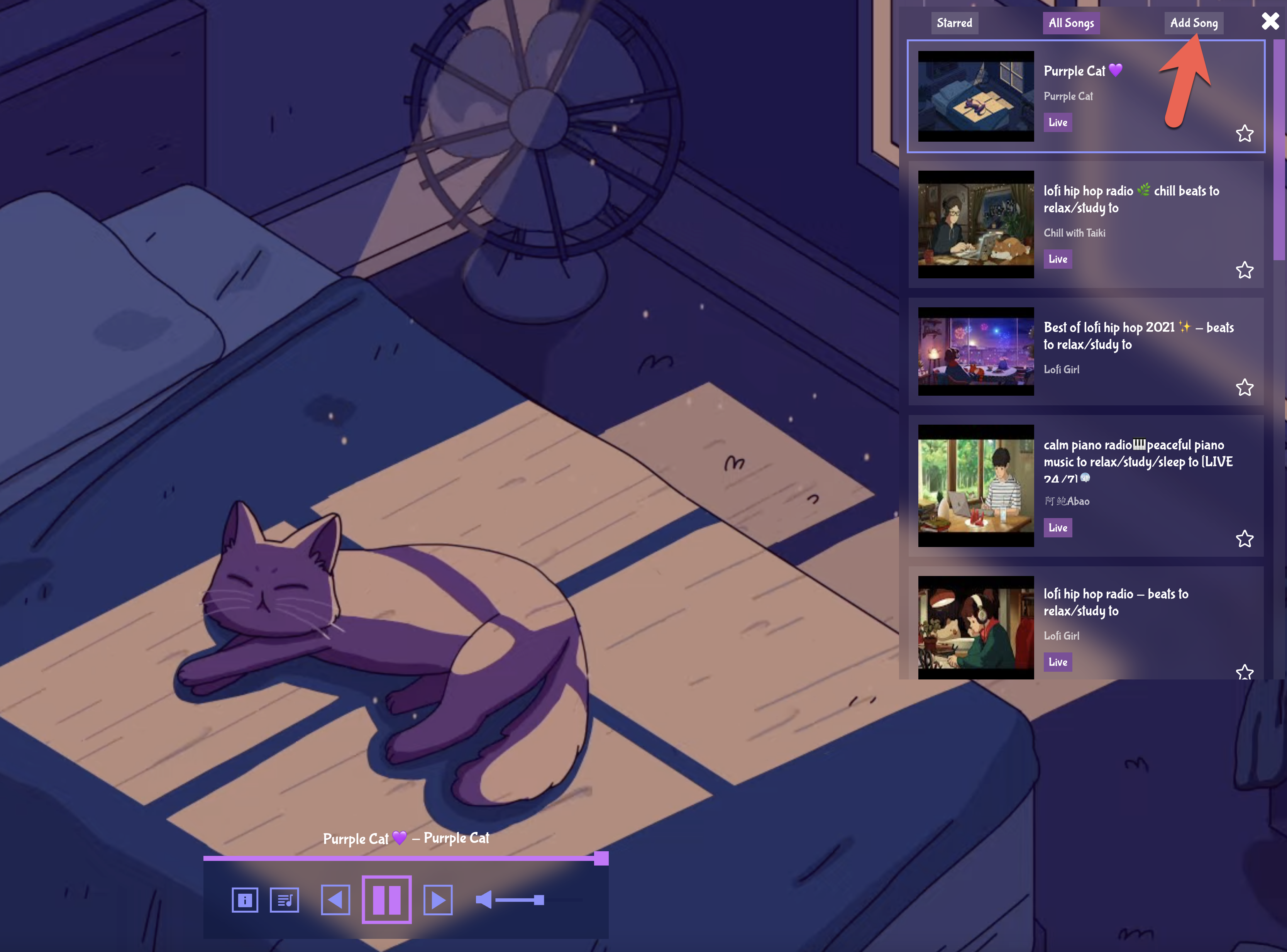Star the Purrple Cat song
1287x952 pixels.
(x=1245, y=134)
